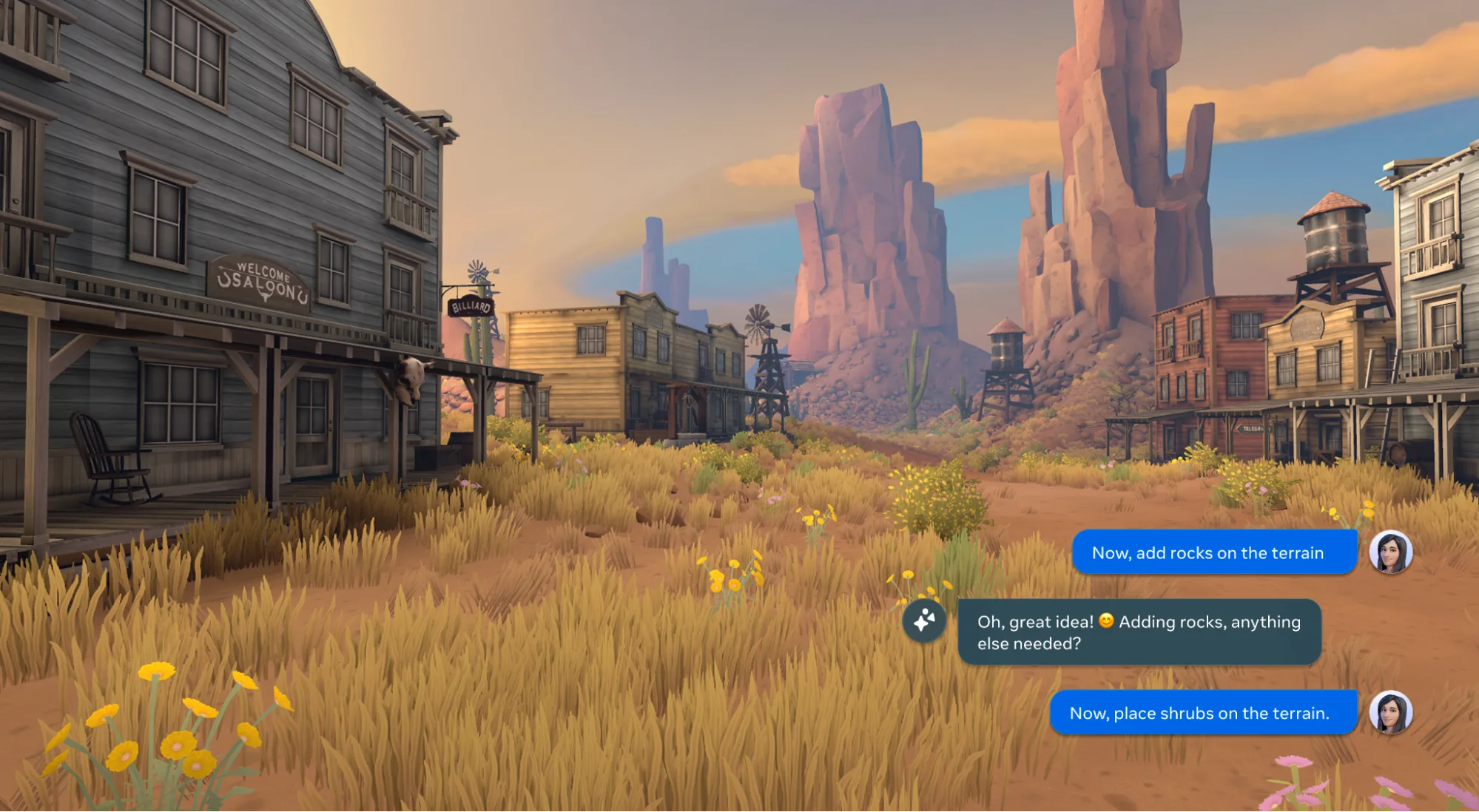Open the chat message saying add rocks

pyautogui.click(x=1214, y=552)
